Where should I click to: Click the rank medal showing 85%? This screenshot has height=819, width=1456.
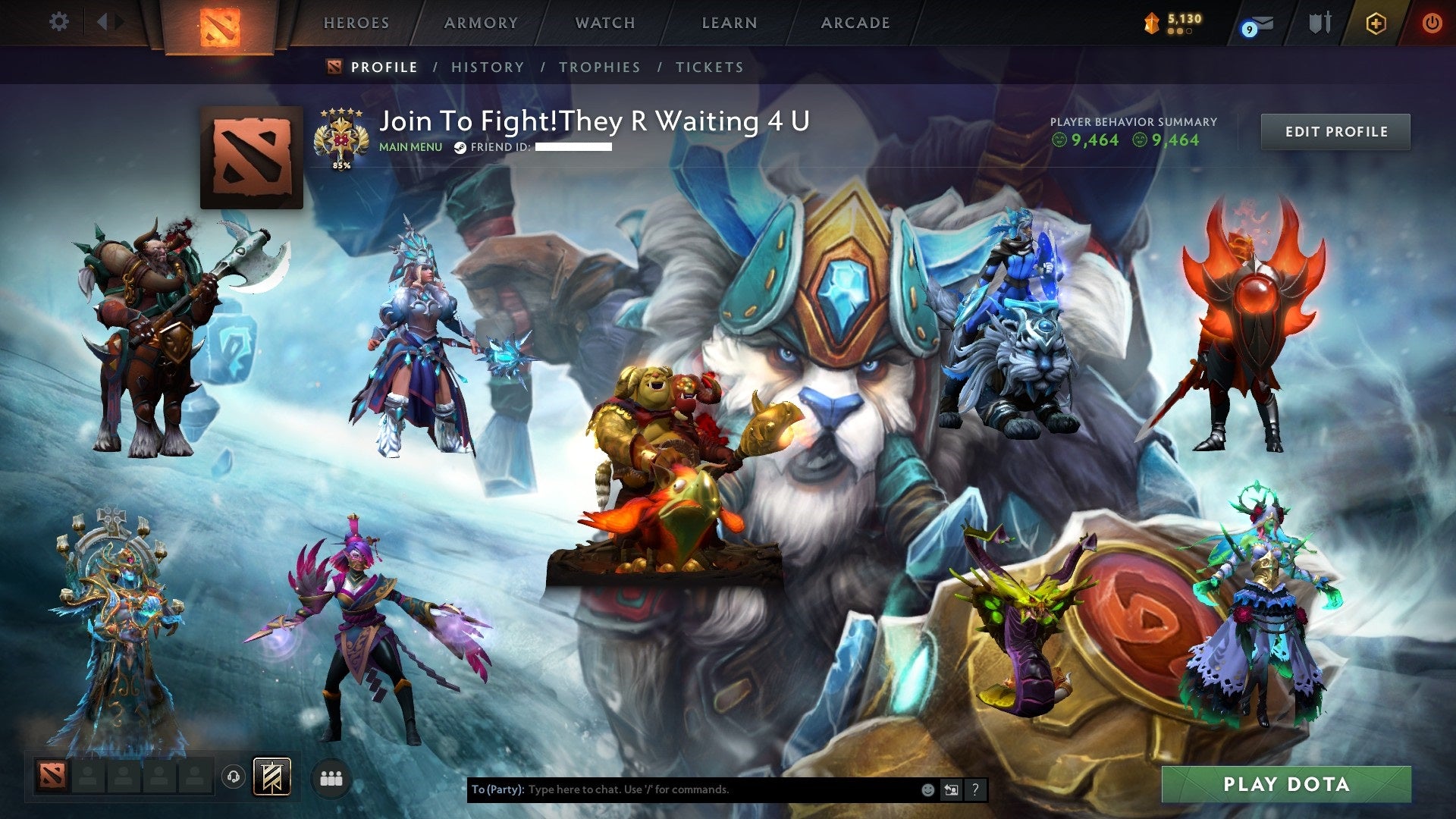click(x=342, y=136)
